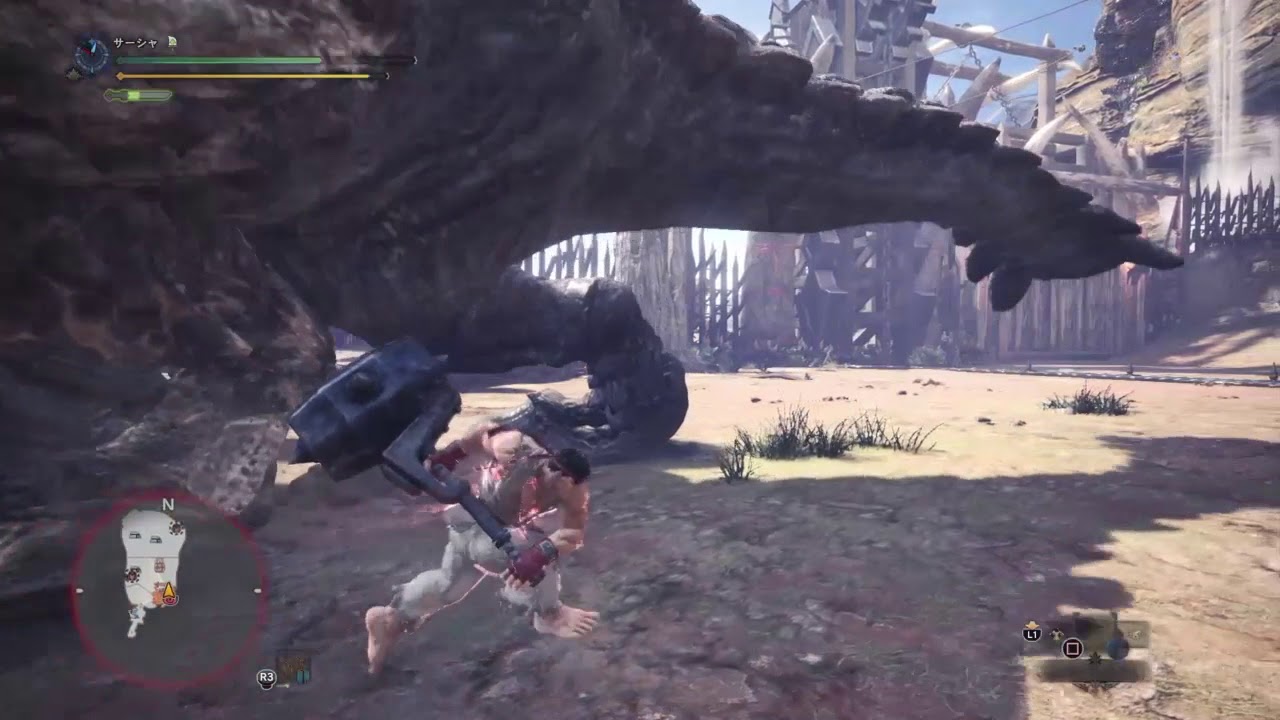Image resolution: width=1280 pixels, height=720 pixels.
Task: Select the blue flash pod item icon
Action: [x=1116, y=648]
